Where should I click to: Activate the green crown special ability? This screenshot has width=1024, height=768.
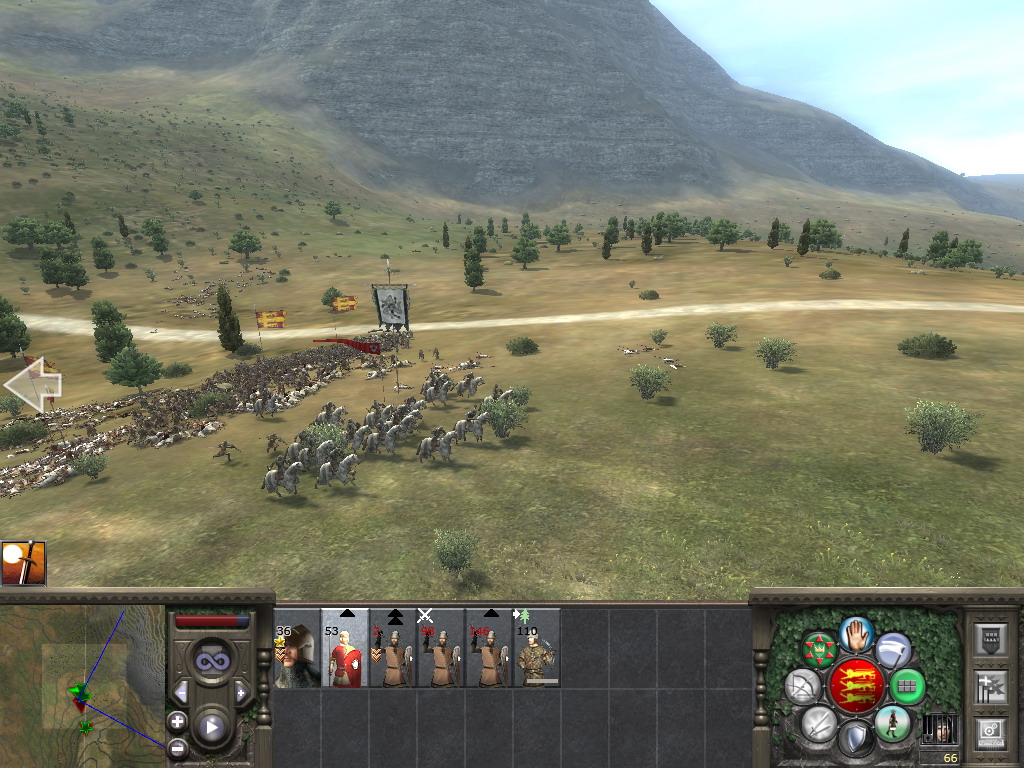[820, 650]
